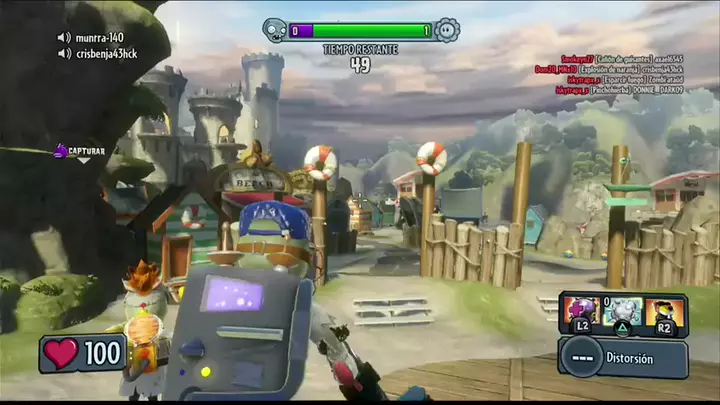Select the Distorsión weapon panel
Image resolution: width=720 pixels, height=405 pixels.
(x=622, y=357)
